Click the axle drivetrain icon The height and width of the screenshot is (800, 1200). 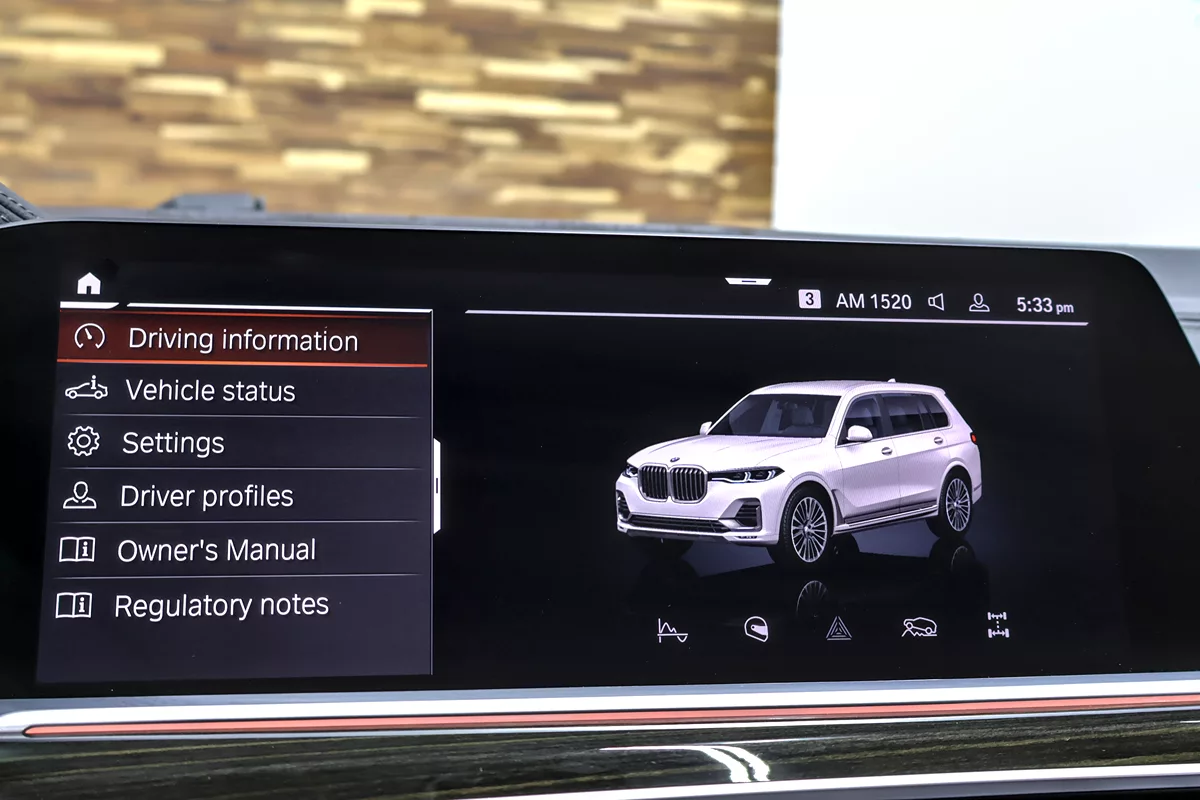997,626
